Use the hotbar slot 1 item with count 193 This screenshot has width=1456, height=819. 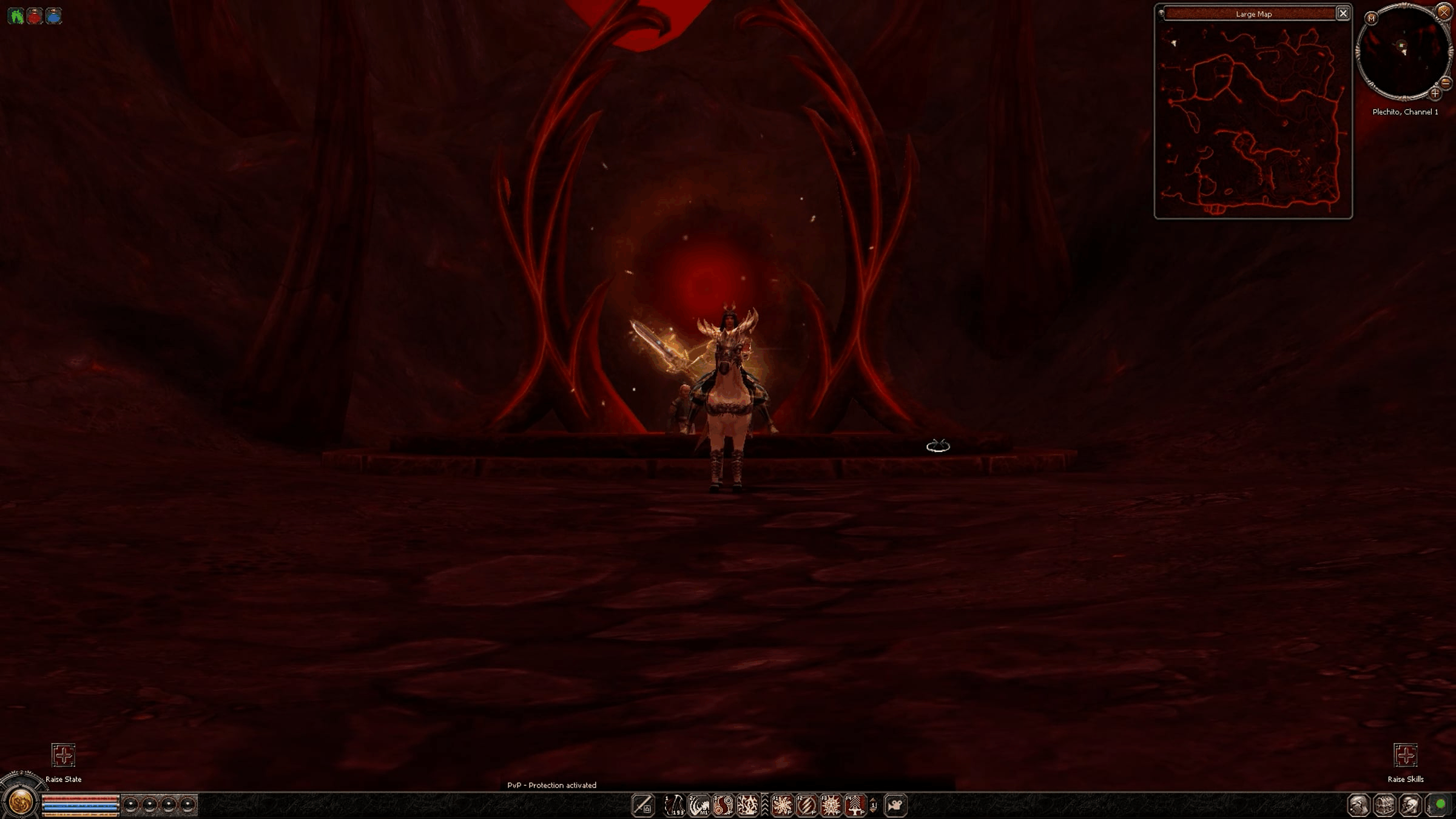click(674, 805)
